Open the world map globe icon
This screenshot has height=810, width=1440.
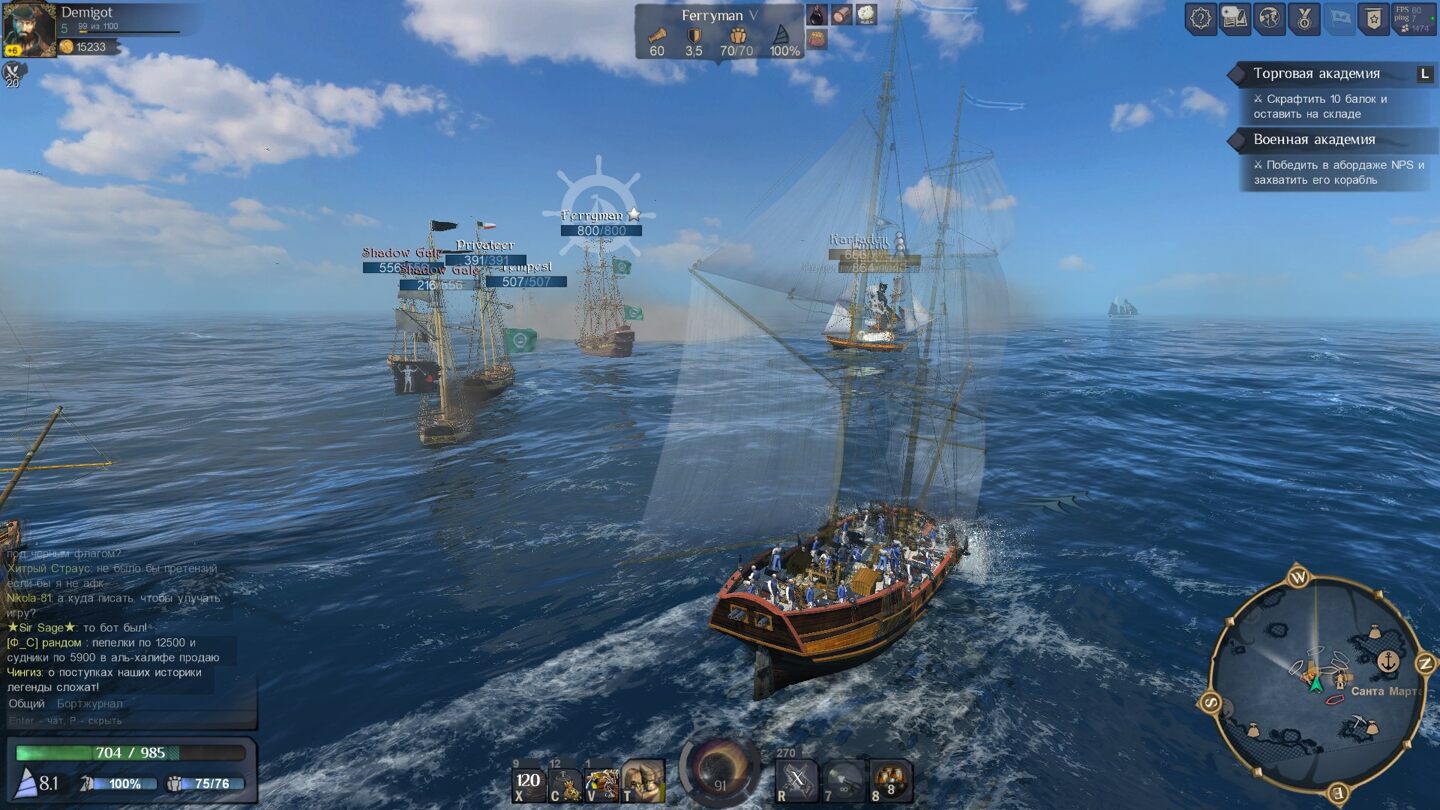click(1269, 19)
